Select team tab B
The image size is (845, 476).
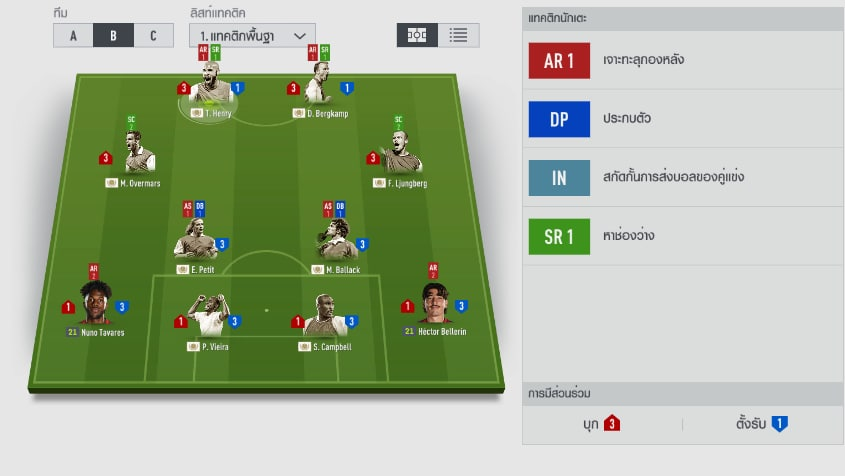click(113, 35)
